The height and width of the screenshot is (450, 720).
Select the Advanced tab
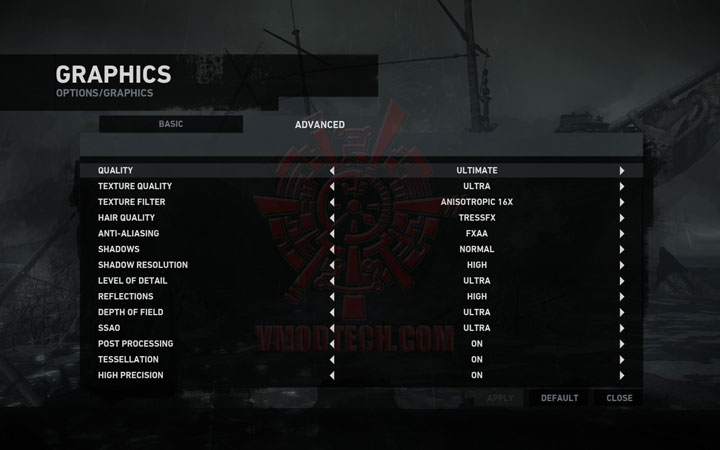click(x=320, y=125)
